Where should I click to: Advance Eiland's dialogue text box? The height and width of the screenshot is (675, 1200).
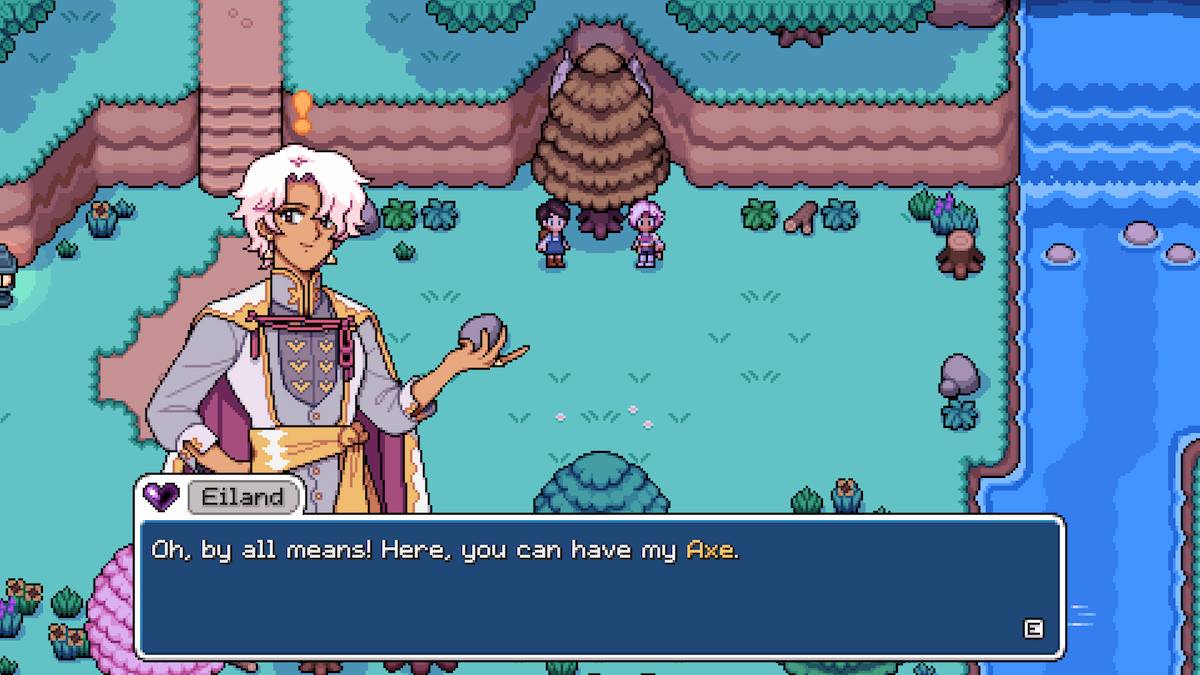(1033, 628)
